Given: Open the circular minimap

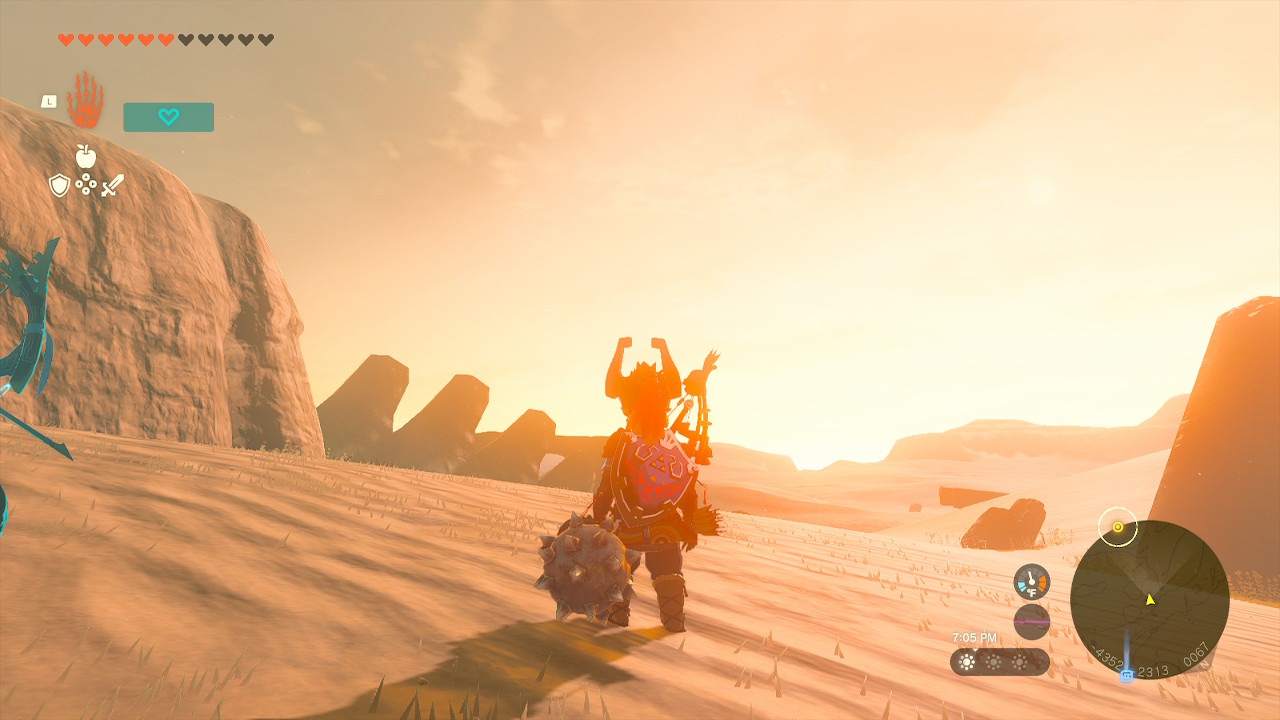Looking at the screenshot, I should (x=1149, y=599).
